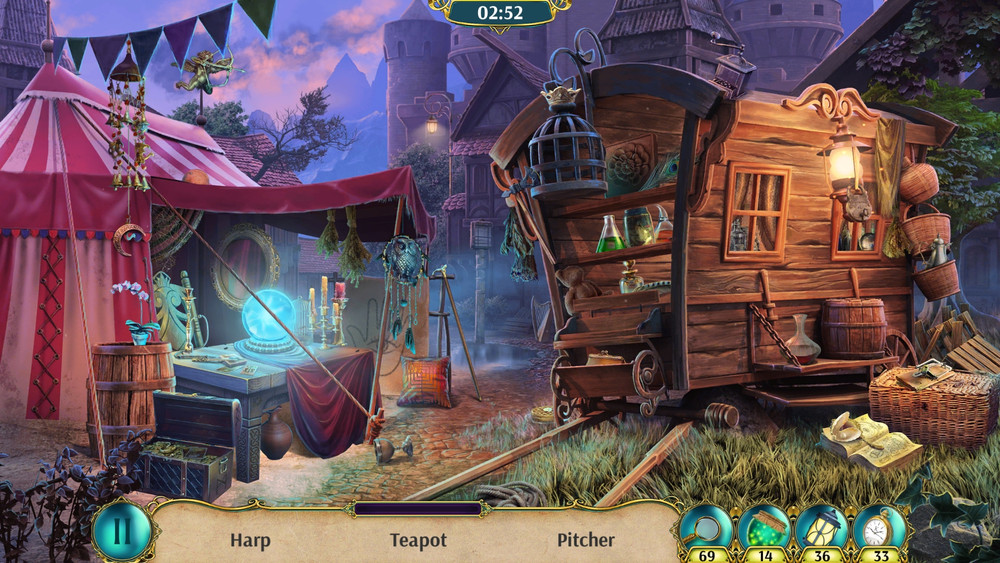
Task: Select the Pitcher entry in the item list
Action: tap(586, 540)
